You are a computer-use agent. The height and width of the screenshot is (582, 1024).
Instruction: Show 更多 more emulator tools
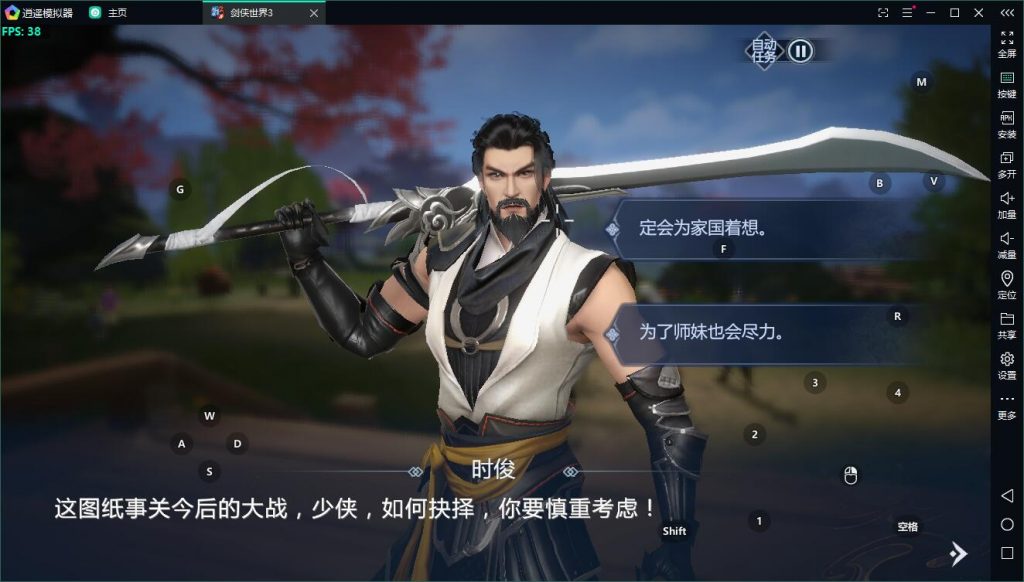tap(1007, 405)
